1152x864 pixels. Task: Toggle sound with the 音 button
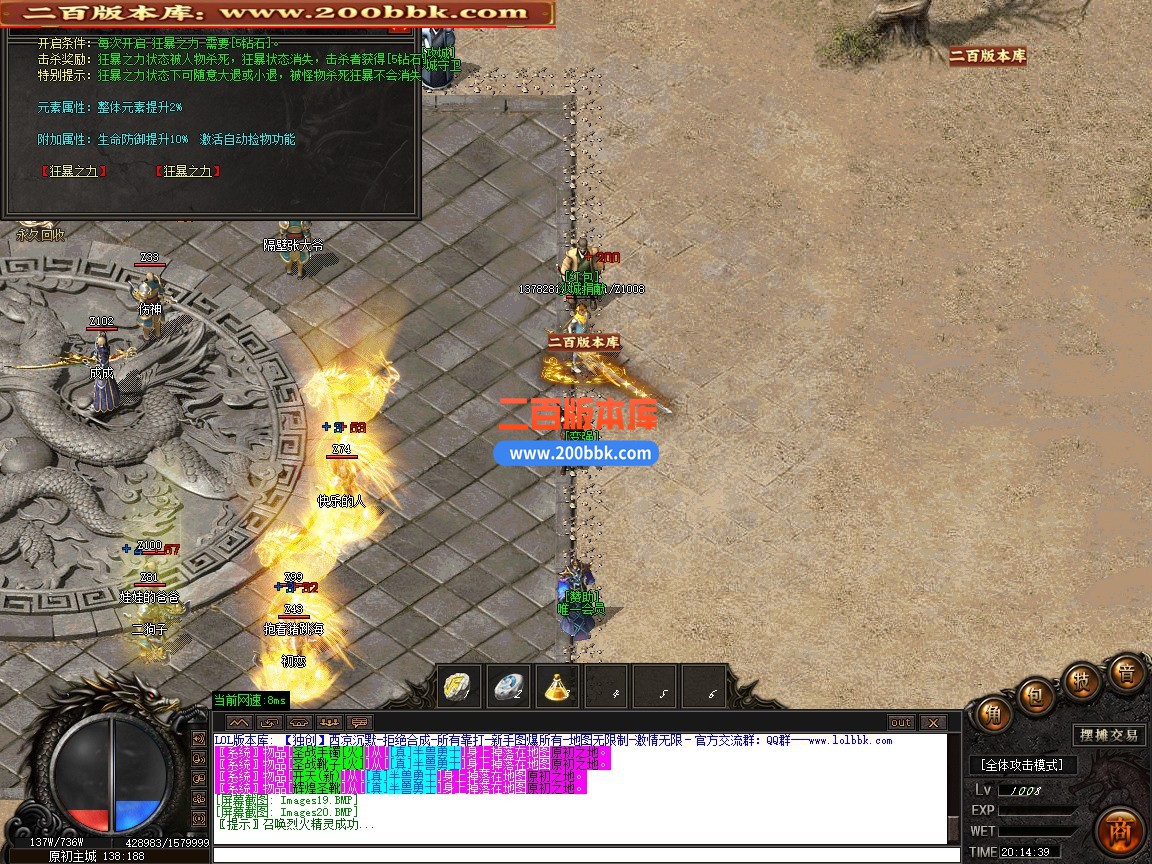point(1126,673)
